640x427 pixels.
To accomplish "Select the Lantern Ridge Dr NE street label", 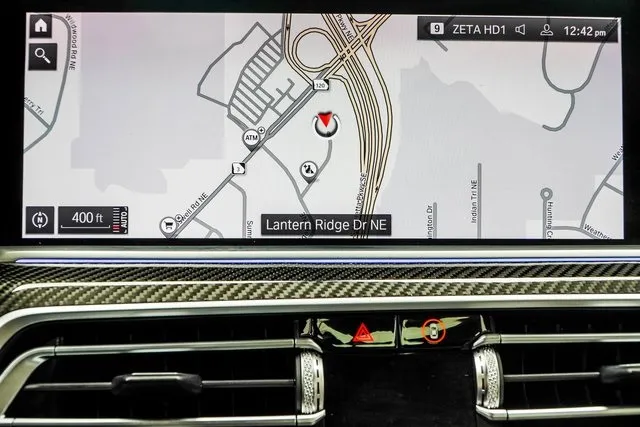I will pos(325,225).
